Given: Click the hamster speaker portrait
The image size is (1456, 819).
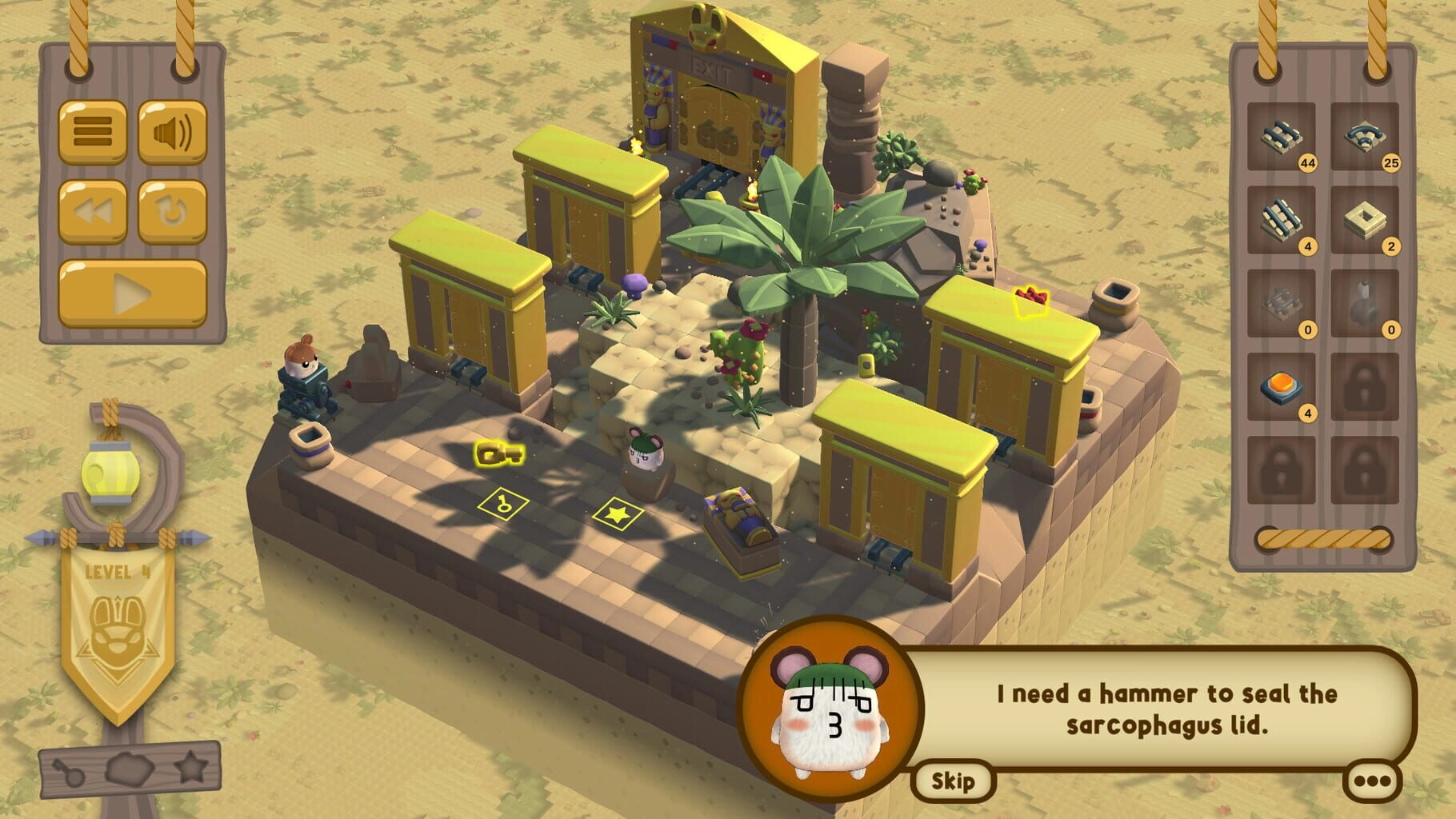Looking at the screenshot, I should click(830, 705).
